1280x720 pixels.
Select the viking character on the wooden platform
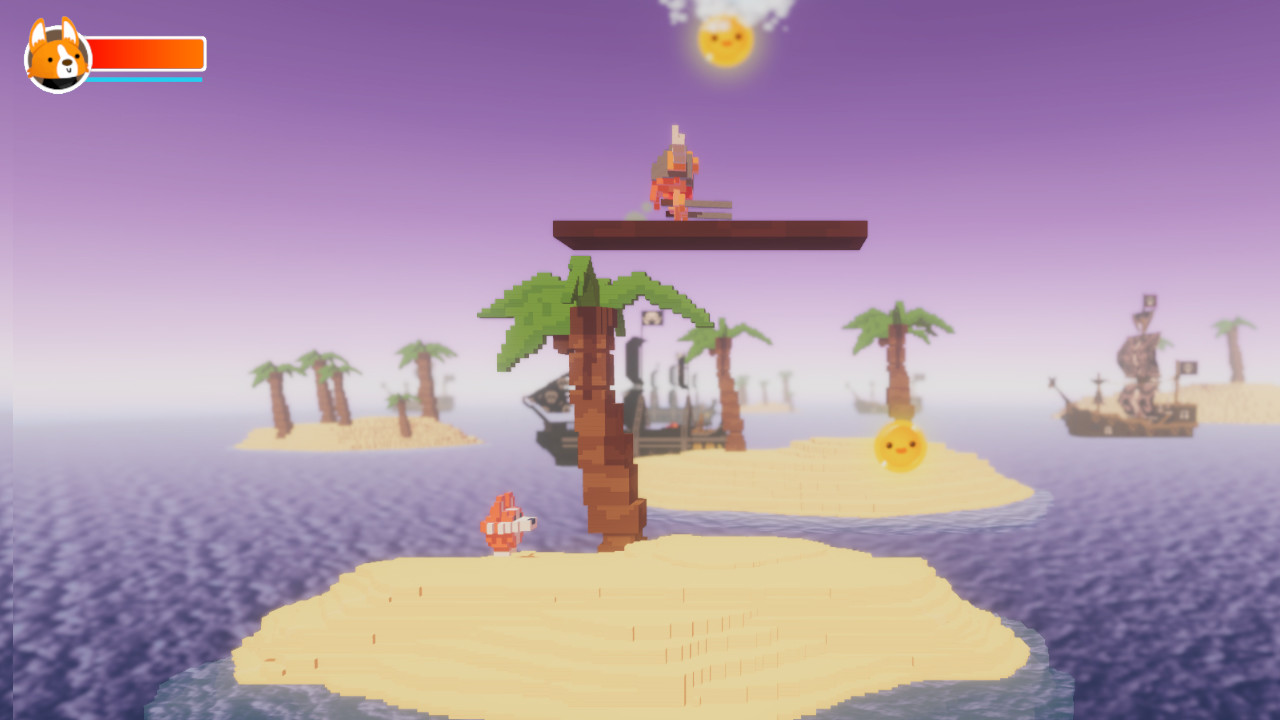676,170
